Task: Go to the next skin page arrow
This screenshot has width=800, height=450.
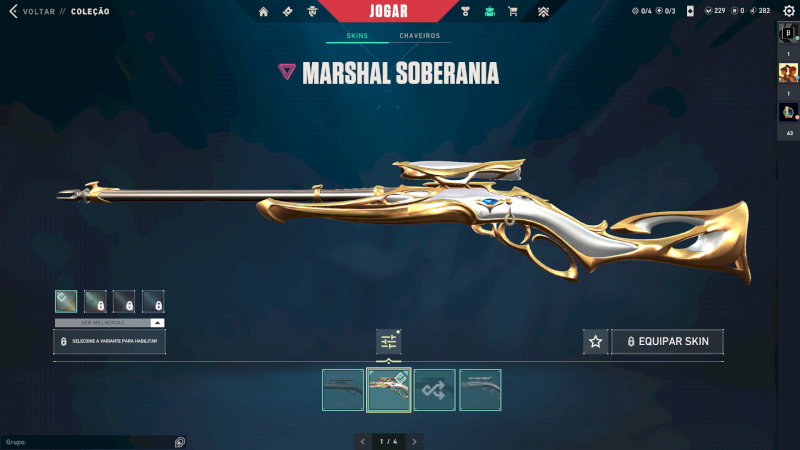Action: [415, 441]
